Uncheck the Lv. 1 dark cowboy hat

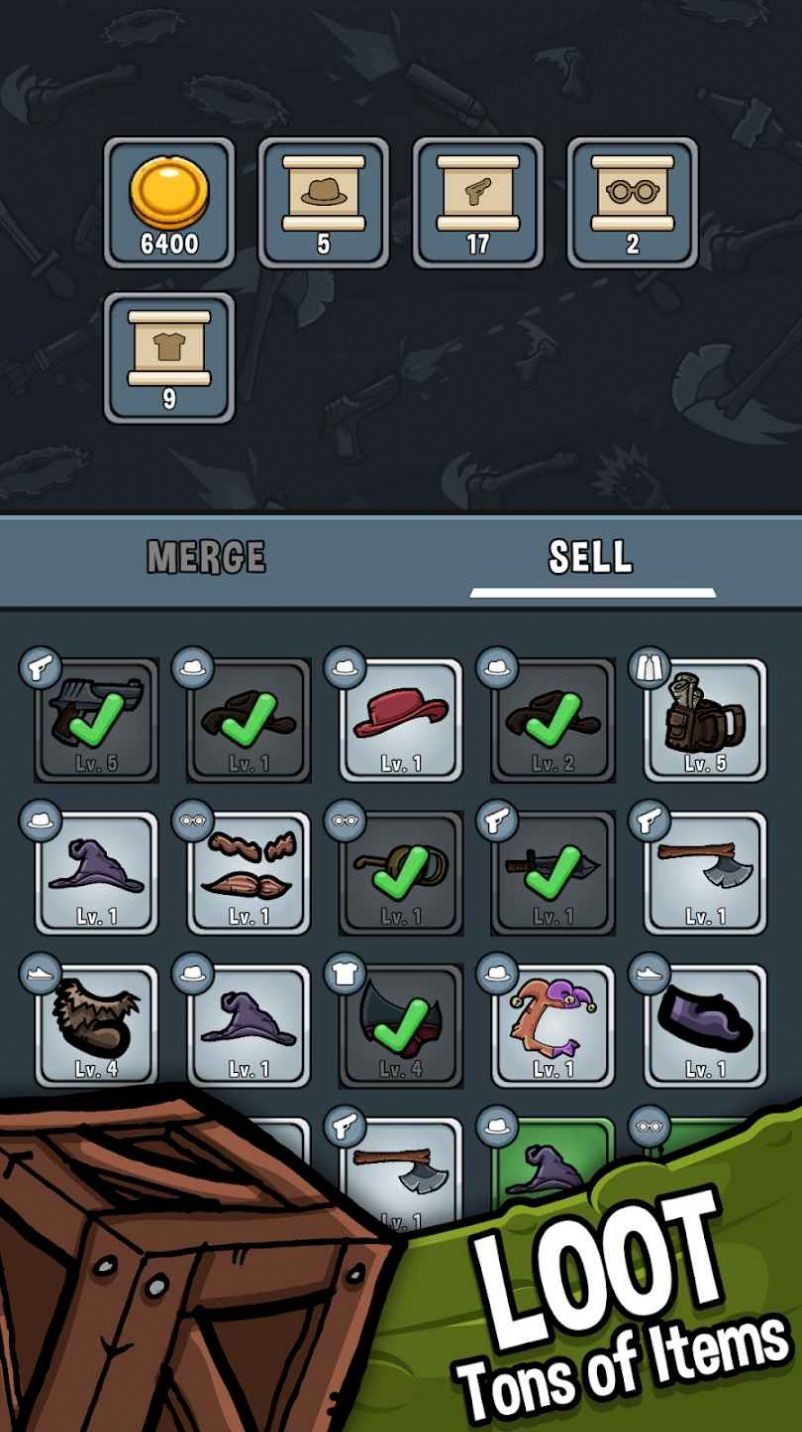pos(249,718)
